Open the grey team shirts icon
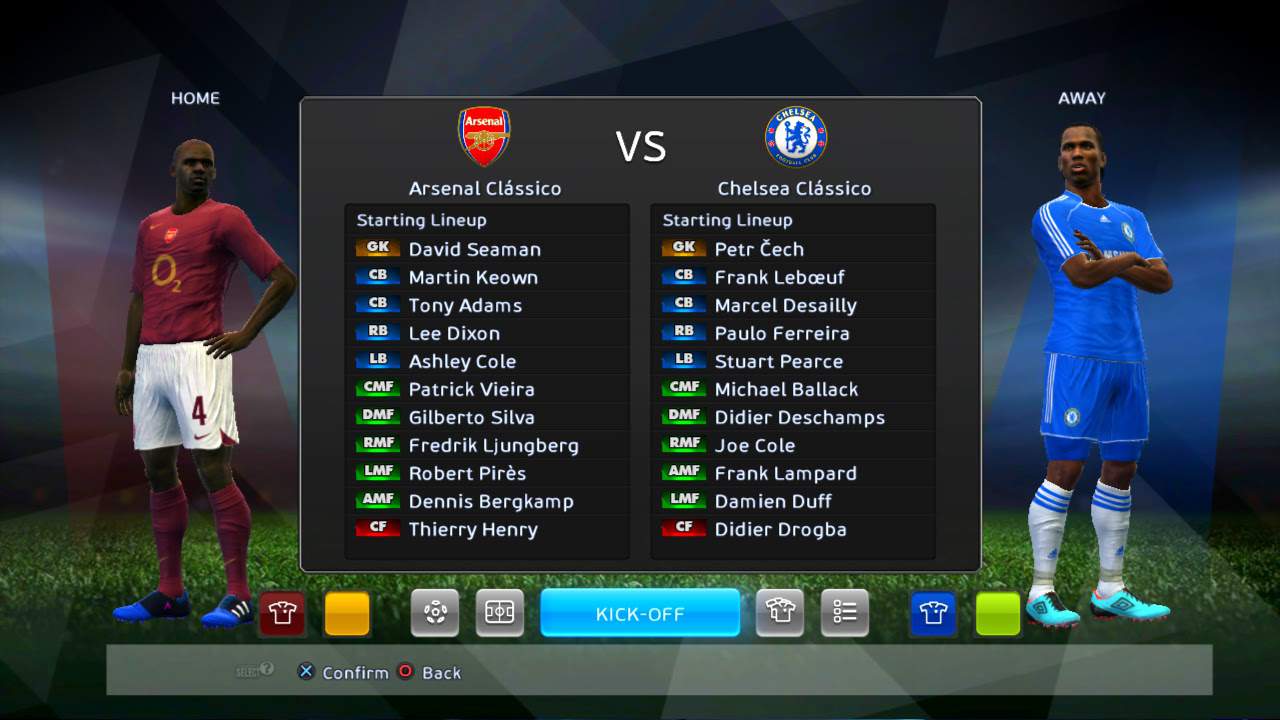1280x720 pixels. [780, 613]
